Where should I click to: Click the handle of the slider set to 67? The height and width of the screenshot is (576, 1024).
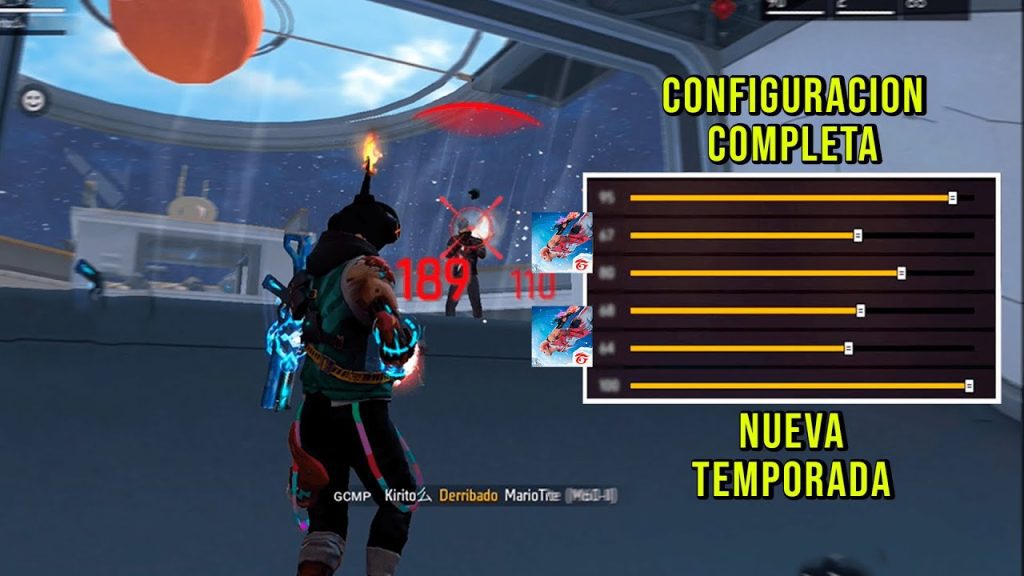pyautogui.click(x=858, y=235)
